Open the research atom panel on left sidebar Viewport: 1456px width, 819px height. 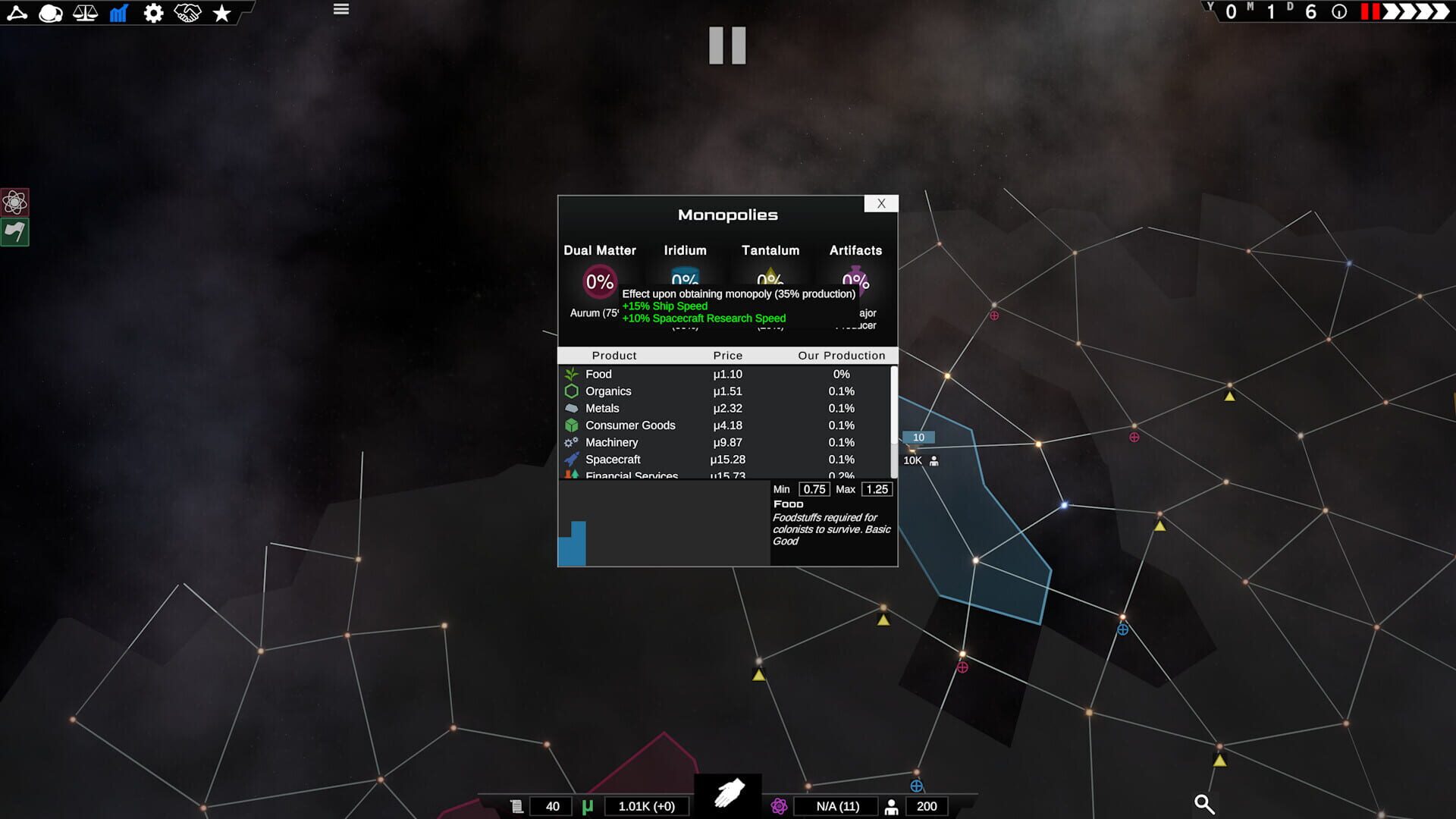pyautogui.click(x=14, y=202)
